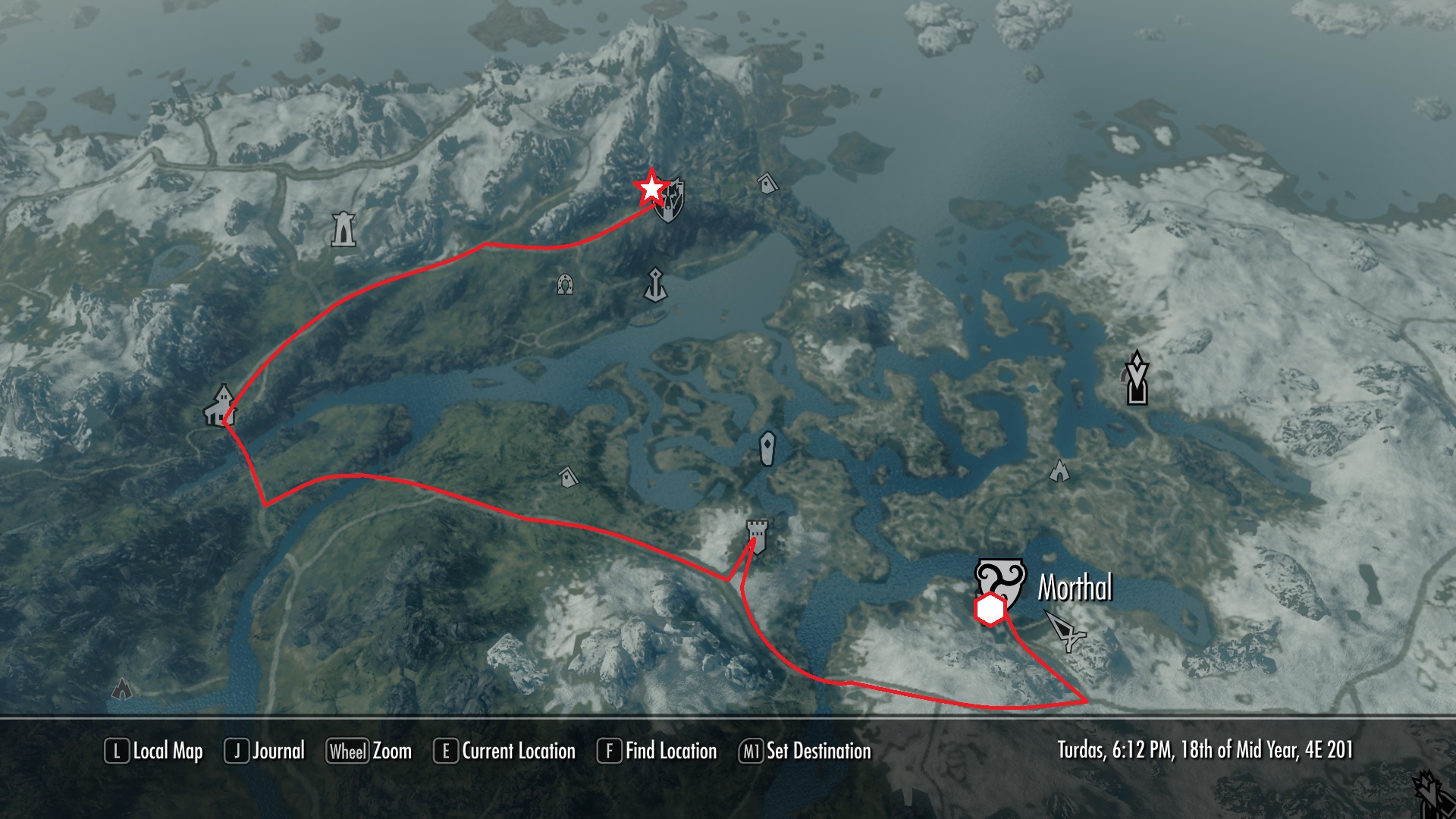Click the anchor dock map marker
The width and height of the screenshot is (1456, 819).
click(655, 284)
